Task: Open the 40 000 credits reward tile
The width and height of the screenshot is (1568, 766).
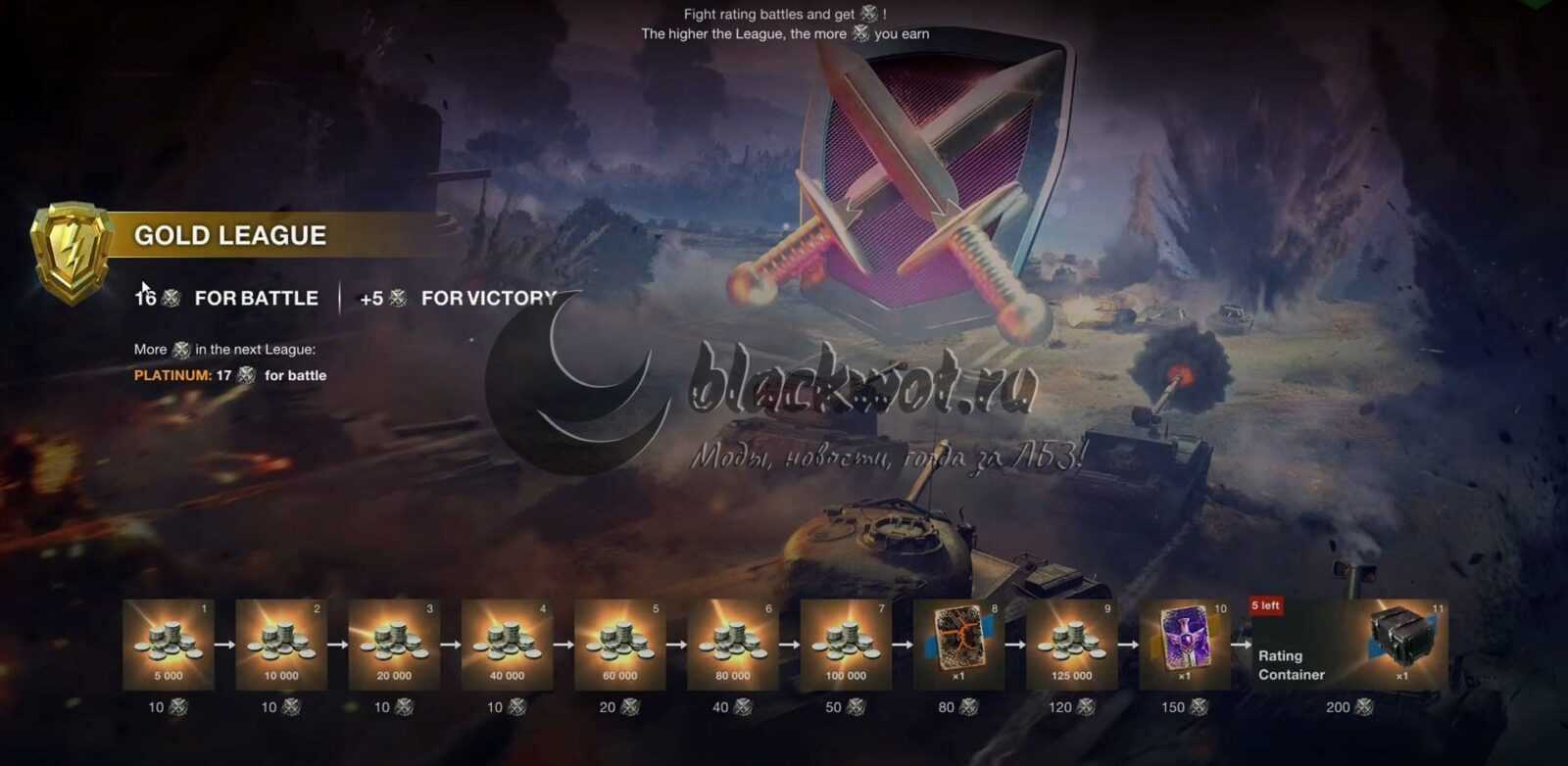Action: click(x=507, y=645)
